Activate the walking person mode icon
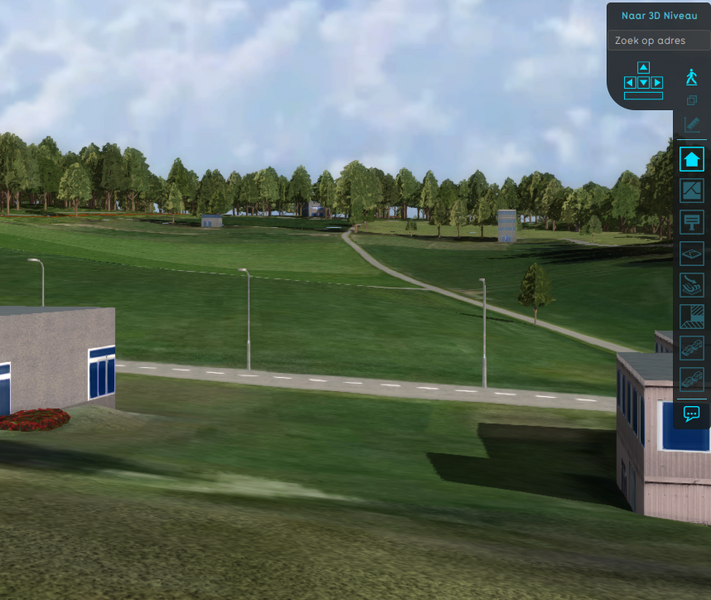 coord(691,77)
